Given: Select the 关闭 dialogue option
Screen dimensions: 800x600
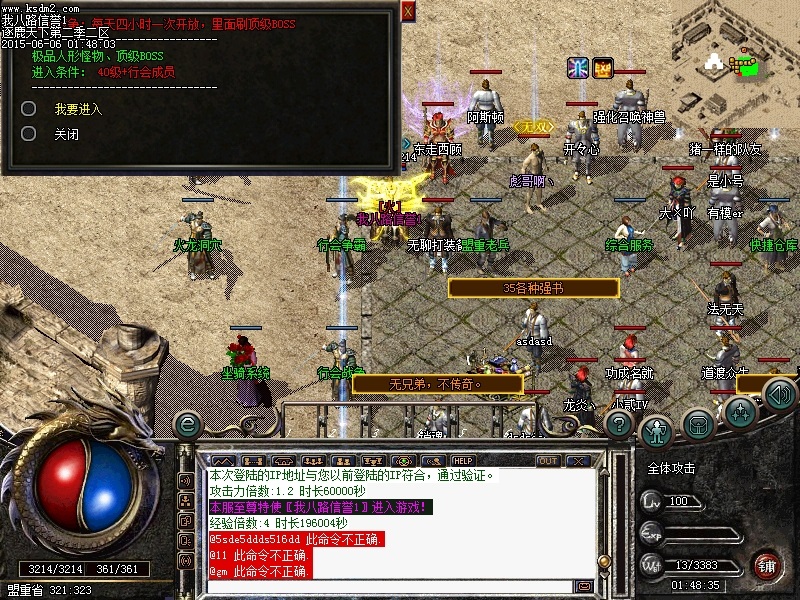Looking at the screenshot, I should 66,134.
